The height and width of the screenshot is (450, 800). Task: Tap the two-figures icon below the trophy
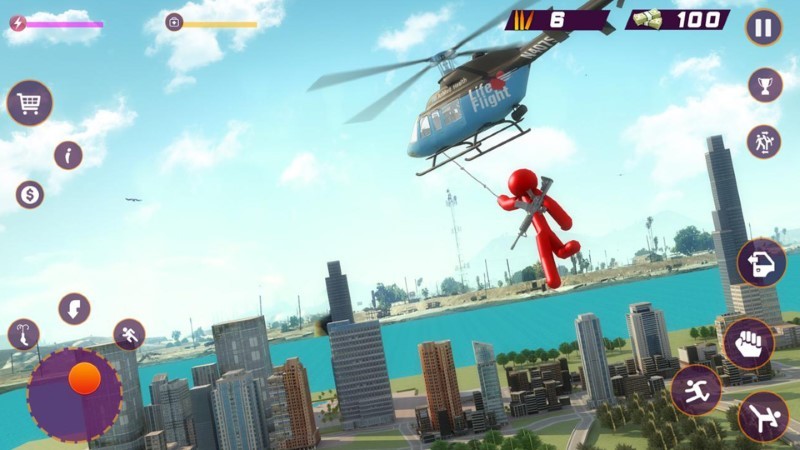tap(764, 142)
